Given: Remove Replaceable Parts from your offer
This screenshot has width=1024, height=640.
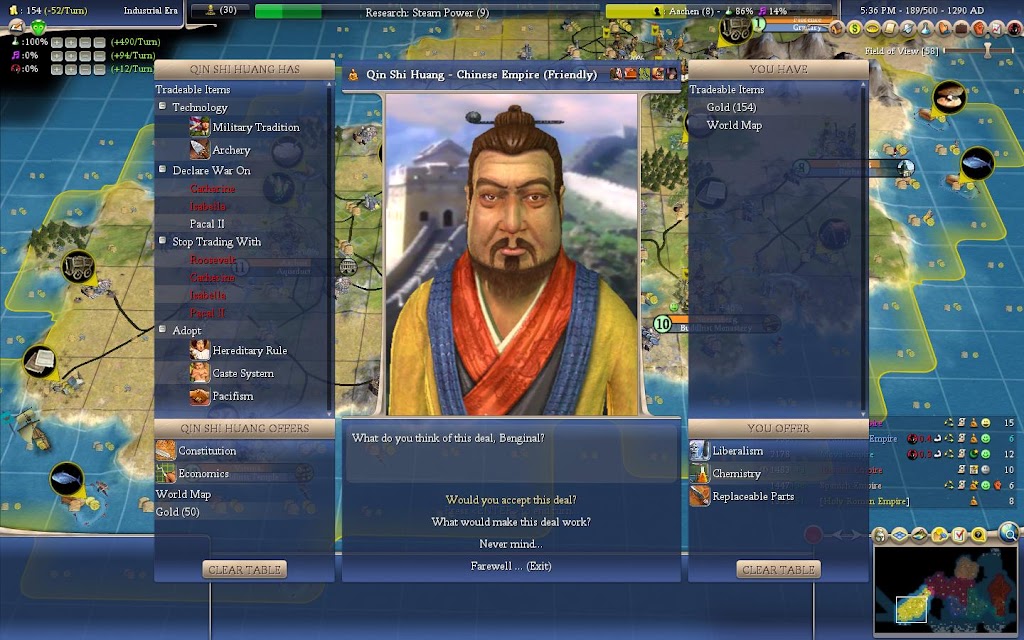Looking at the screenshot, I should click(753, 497).
